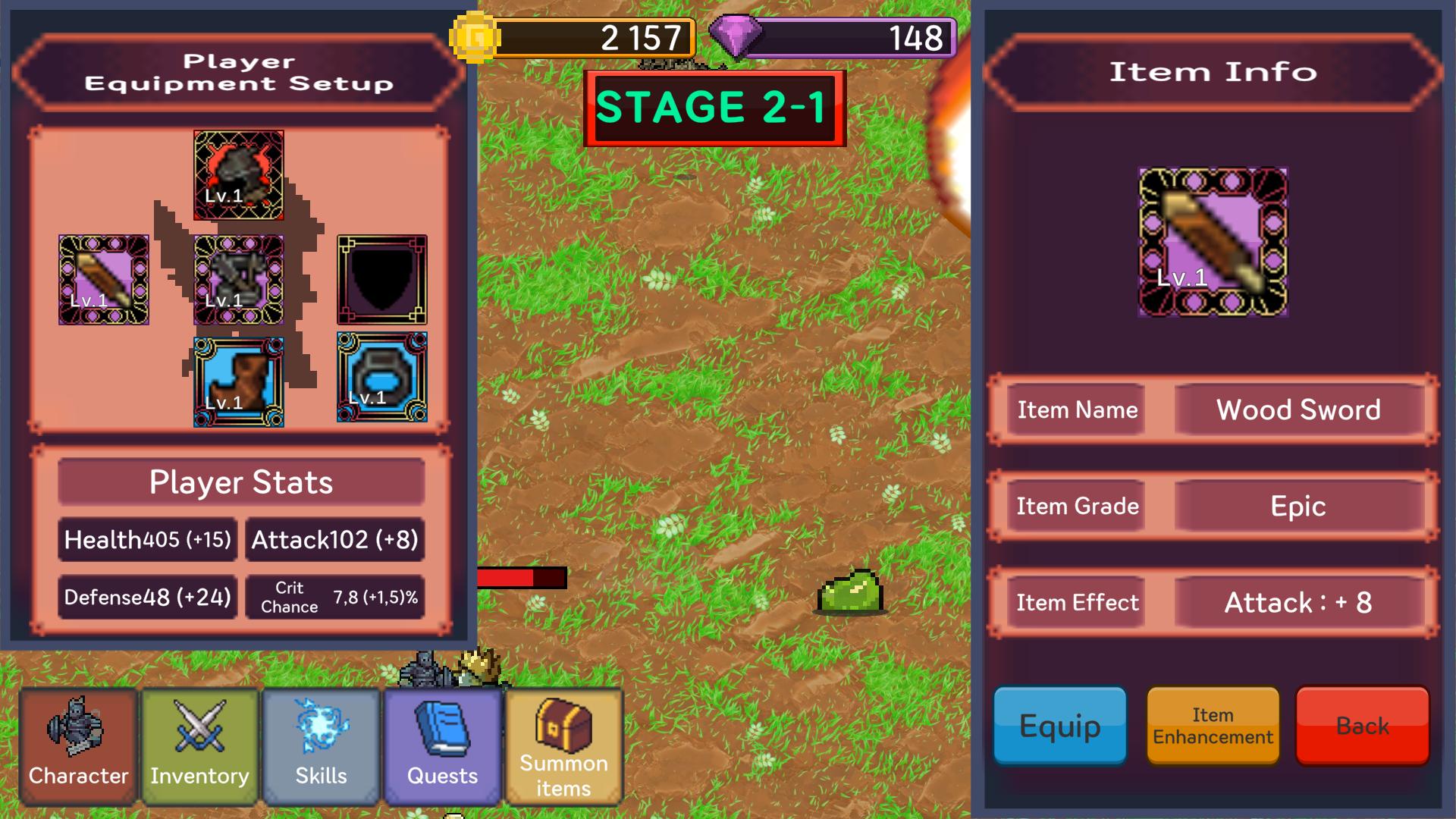Equip the Wood Sword
This screenshot has width=1456, height=819.
point(1059,726)
